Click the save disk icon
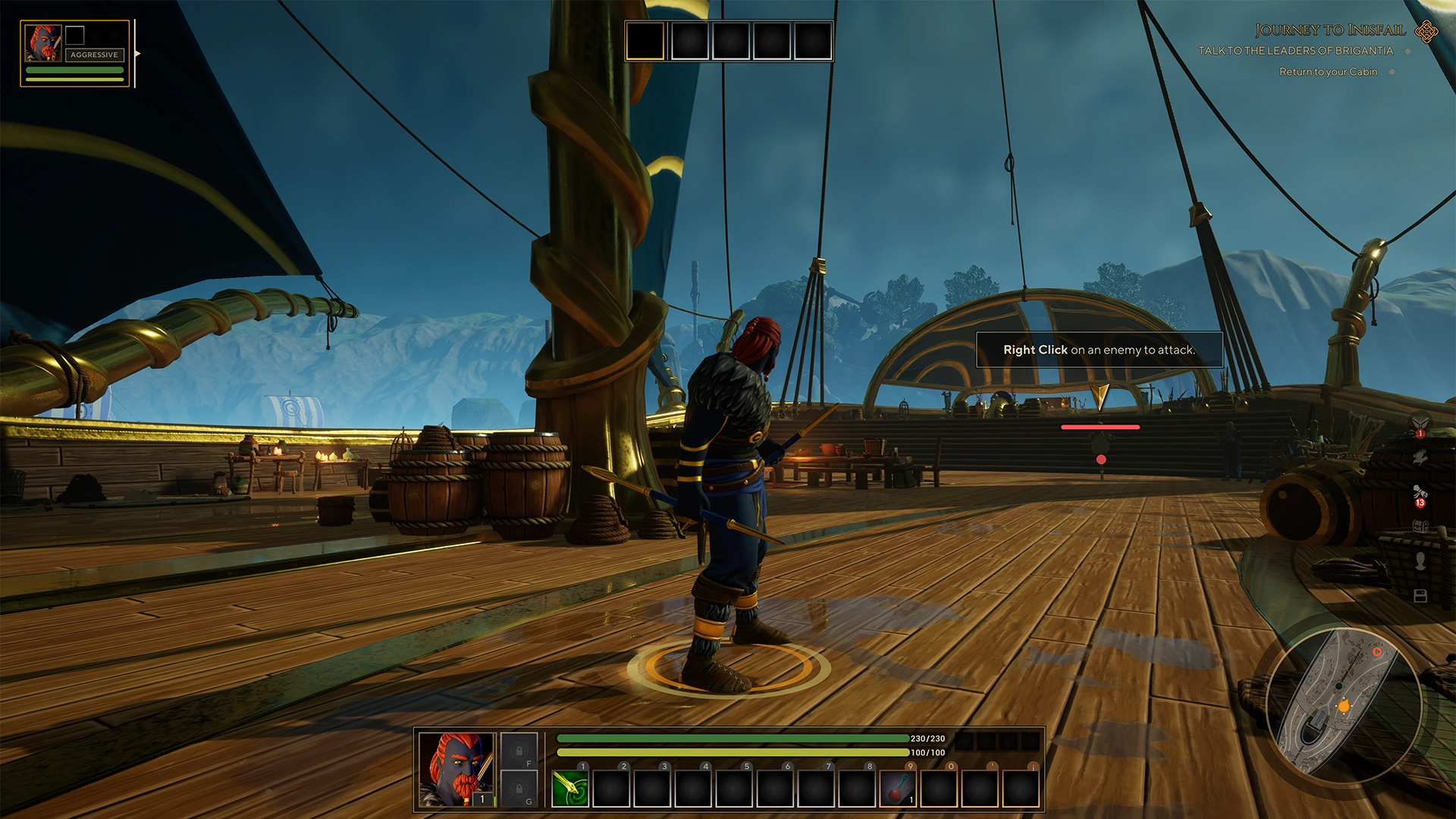This screenshot has width=1456, height=819. (1421, 595)
